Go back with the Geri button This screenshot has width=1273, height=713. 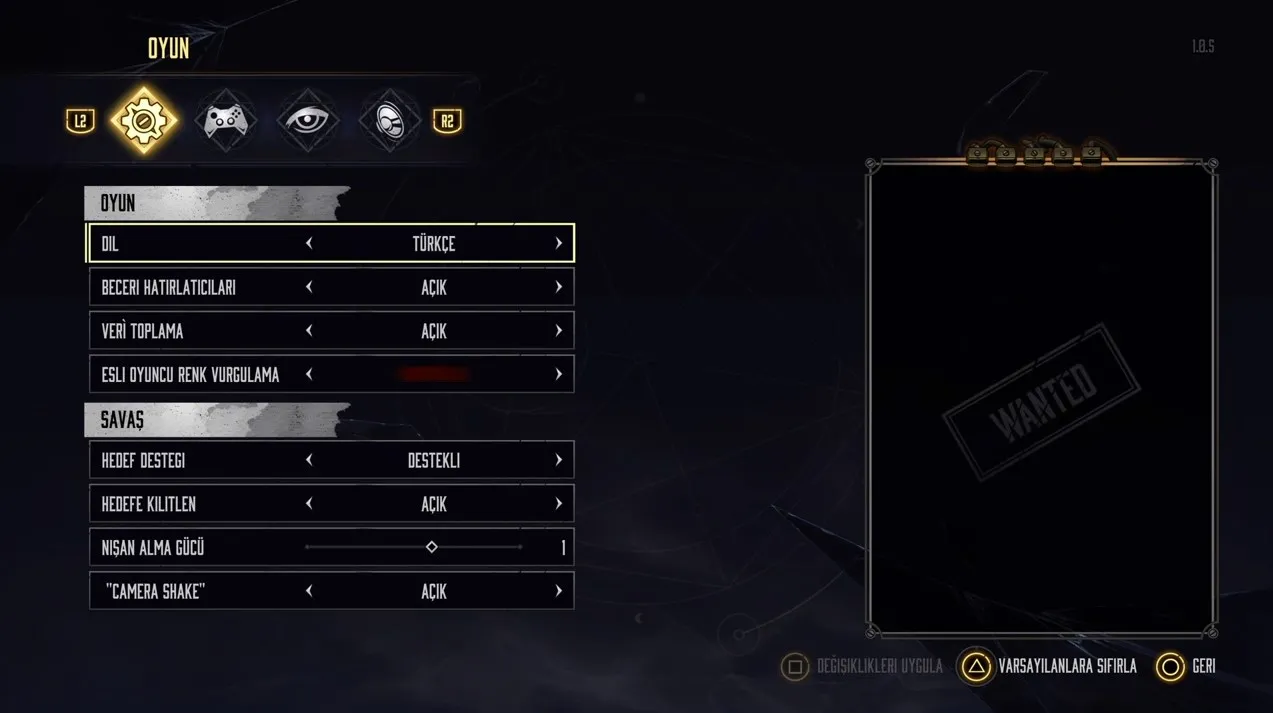1187,667
